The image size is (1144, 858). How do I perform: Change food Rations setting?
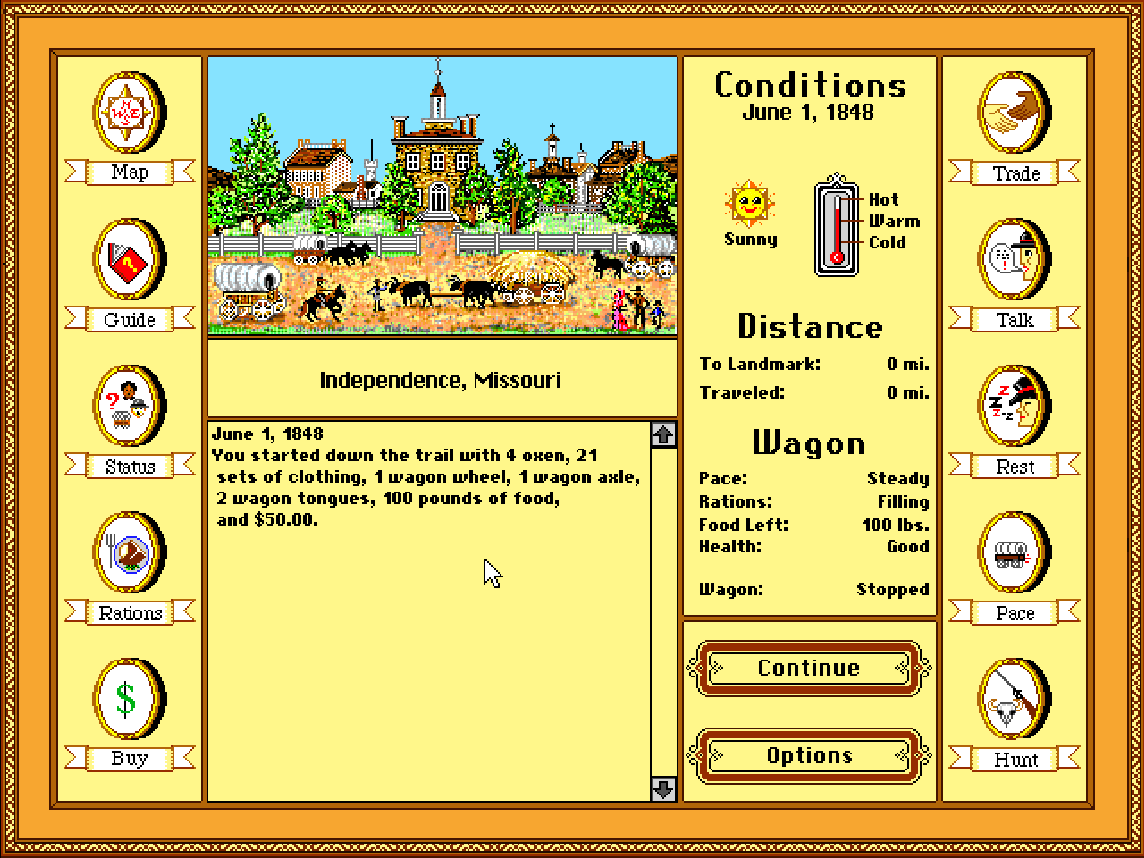click(x=128, y=552)
